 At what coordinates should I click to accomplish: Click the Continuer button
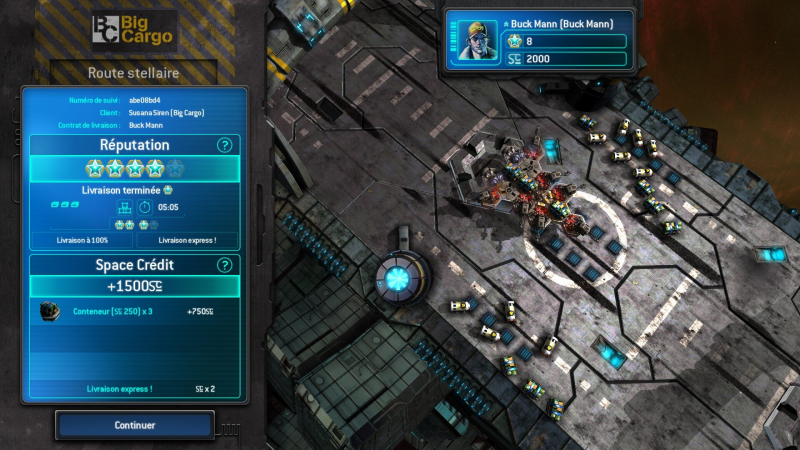(135, 425)
